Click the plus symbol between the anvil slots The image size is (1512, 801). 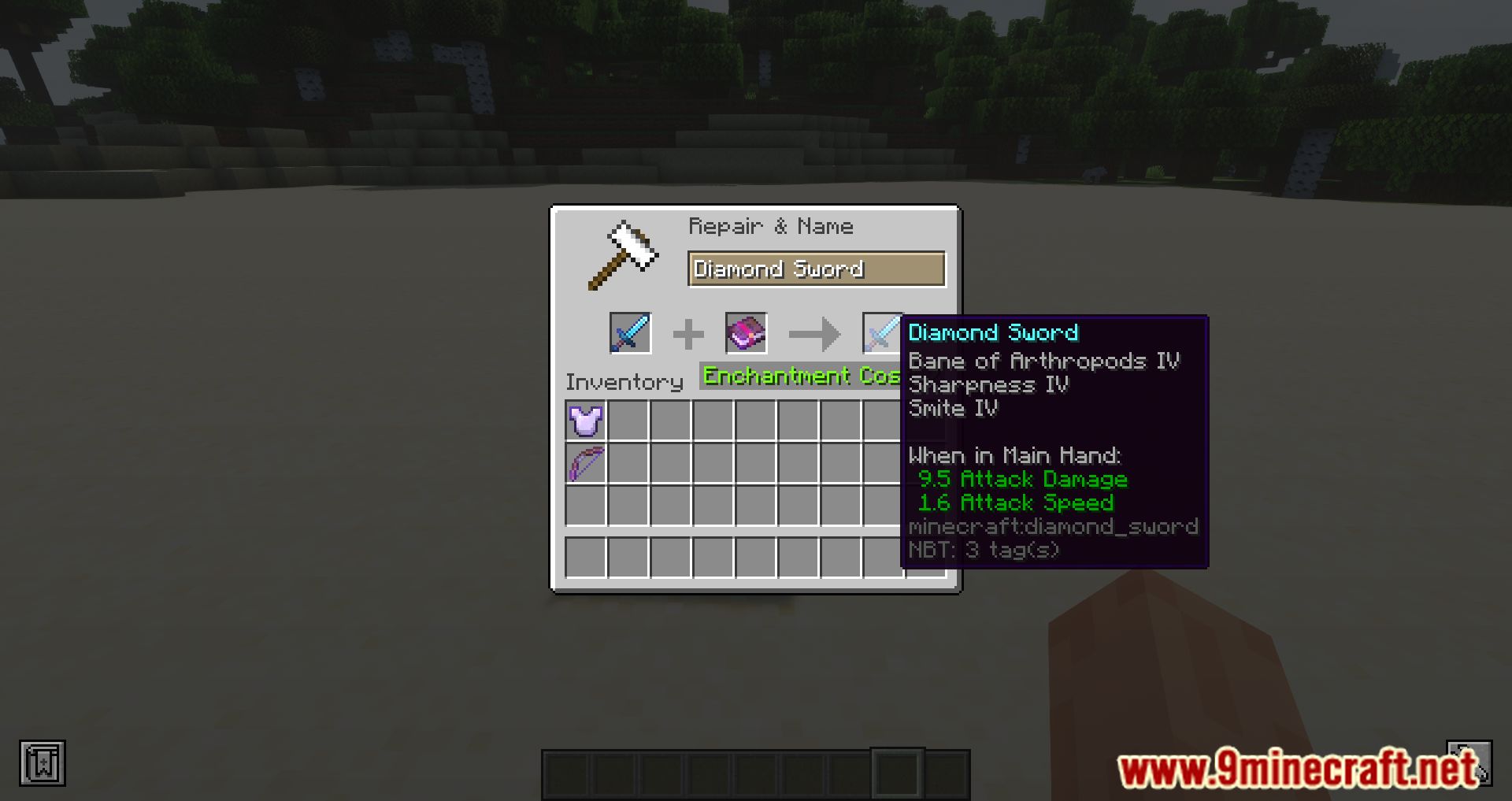pos(688,333)
